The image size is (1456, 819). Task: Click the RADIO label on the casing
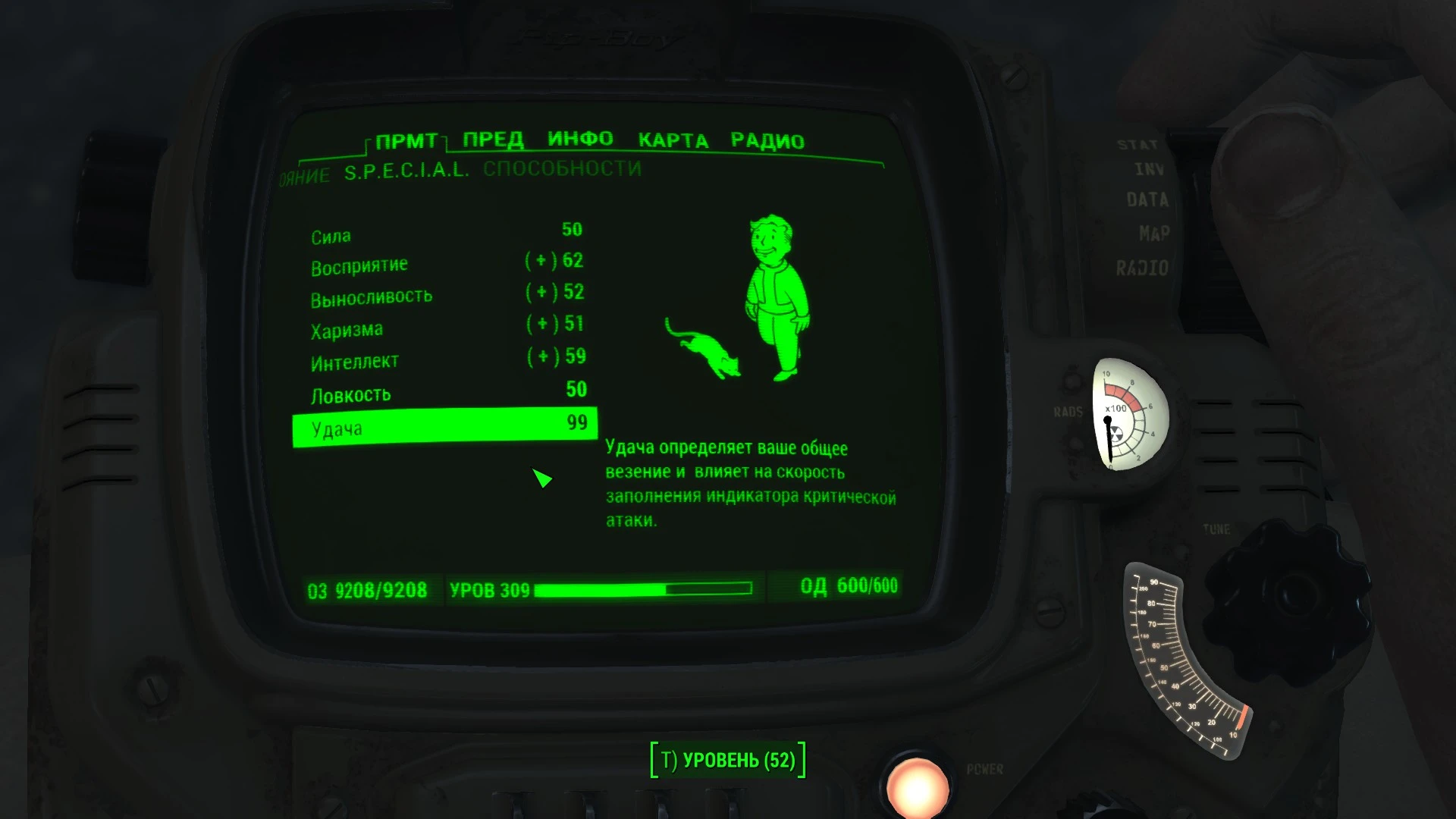coord(1144,267)
